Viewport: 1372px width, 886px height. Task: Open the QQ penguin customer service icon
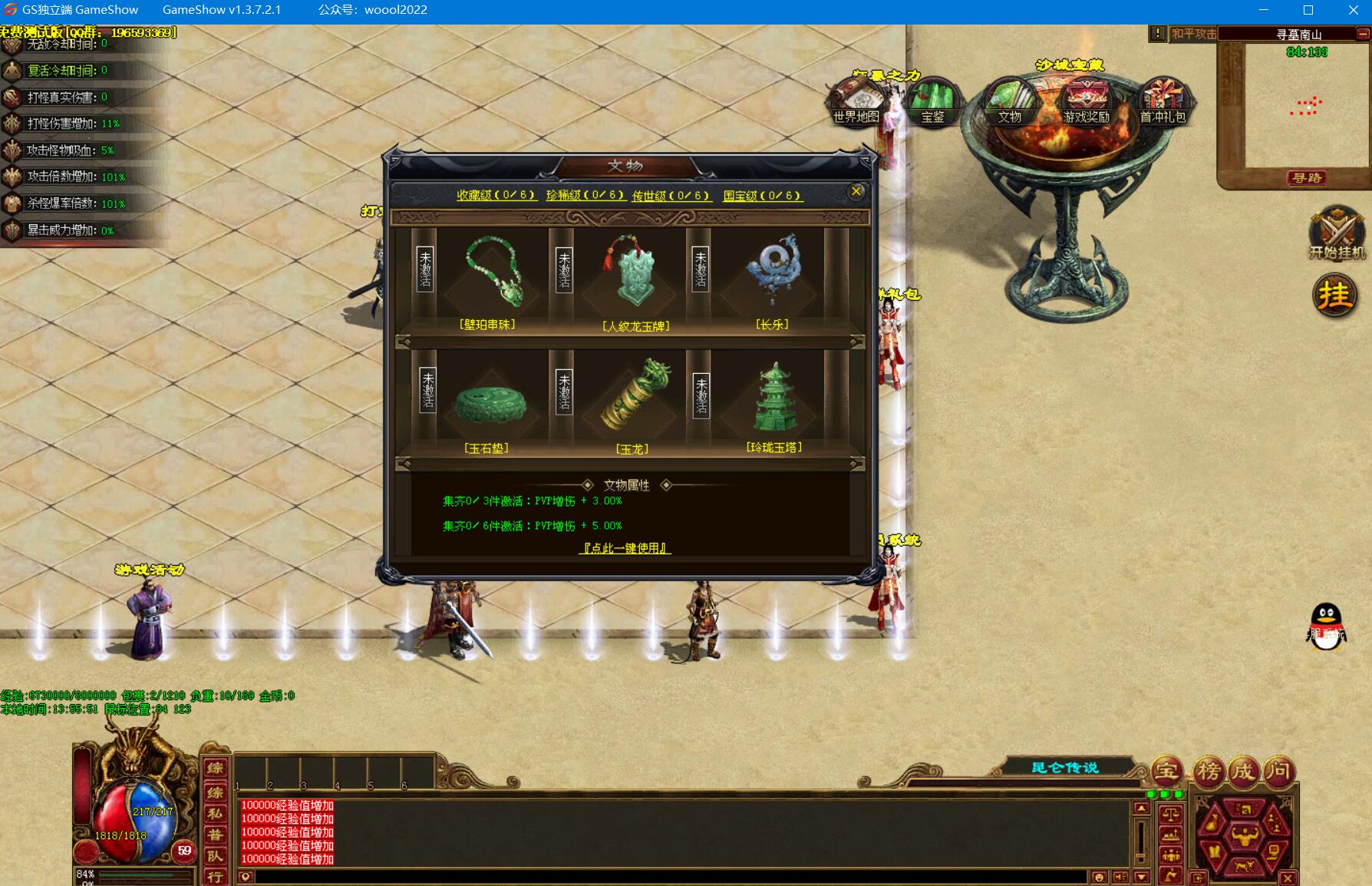tap(1326, 626)
